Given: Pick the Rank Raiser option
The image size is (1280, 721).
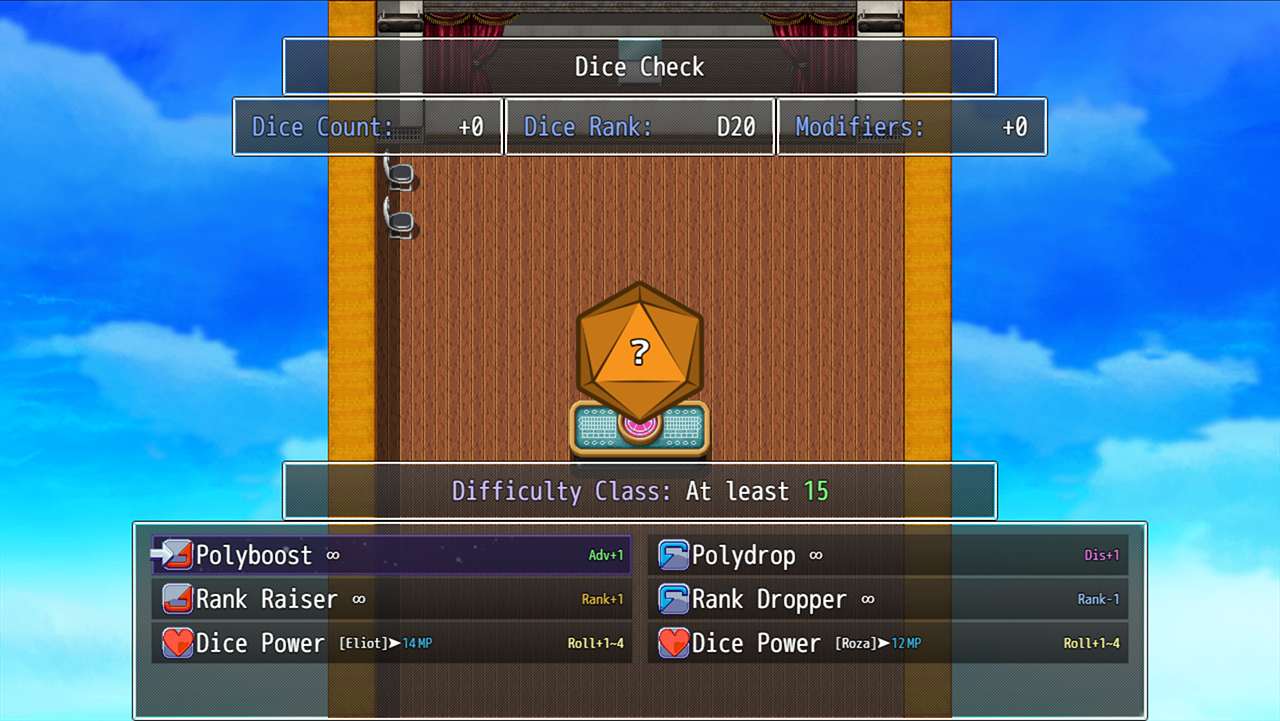Looking at the screenshot, I should tap(391, 599).
